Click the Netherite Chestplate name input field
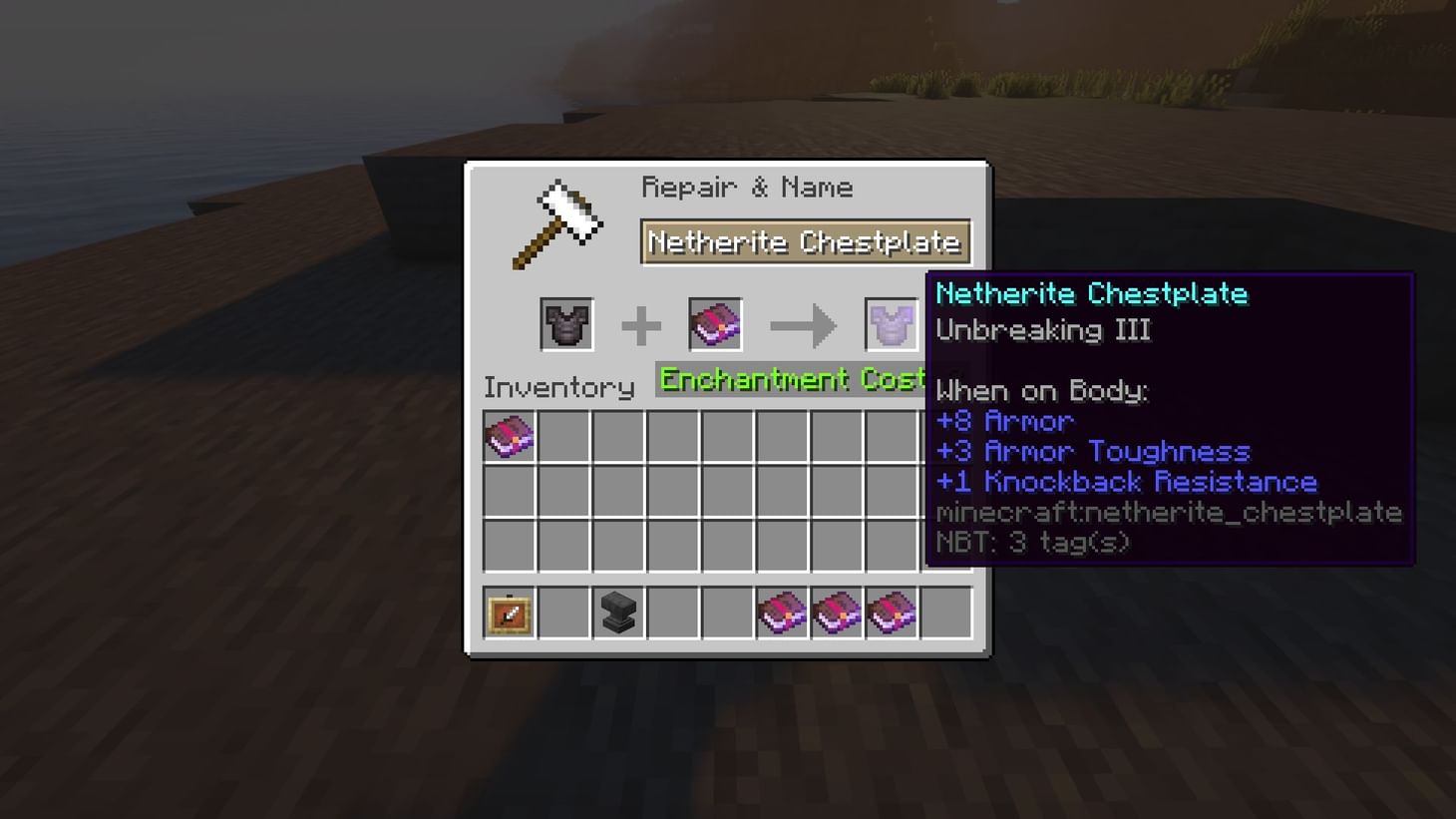 pyautogui.click(x=805, y=241)
